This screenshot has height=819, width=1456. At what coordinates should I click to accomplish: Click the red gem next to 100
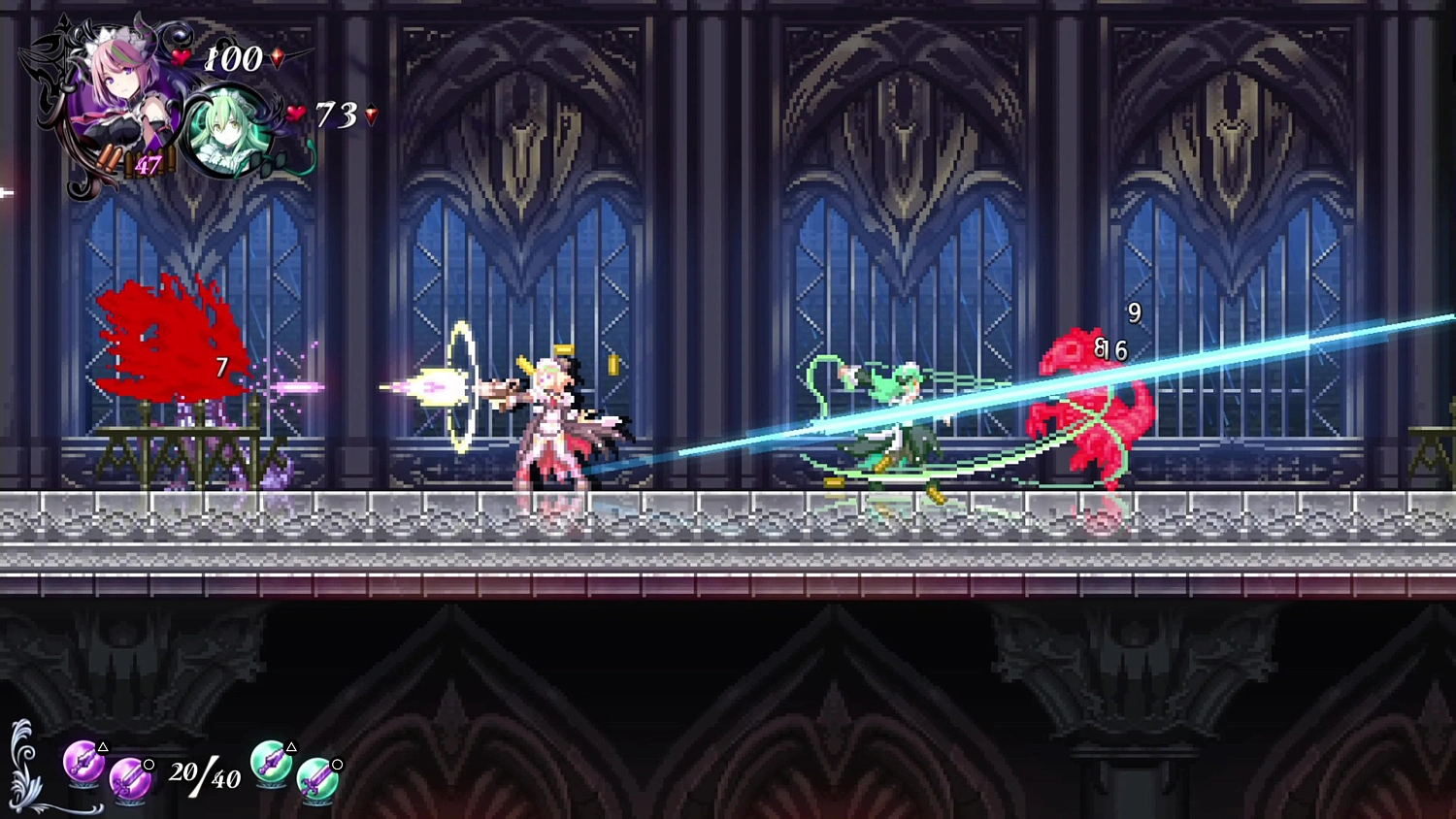click(x=279, y=60)
